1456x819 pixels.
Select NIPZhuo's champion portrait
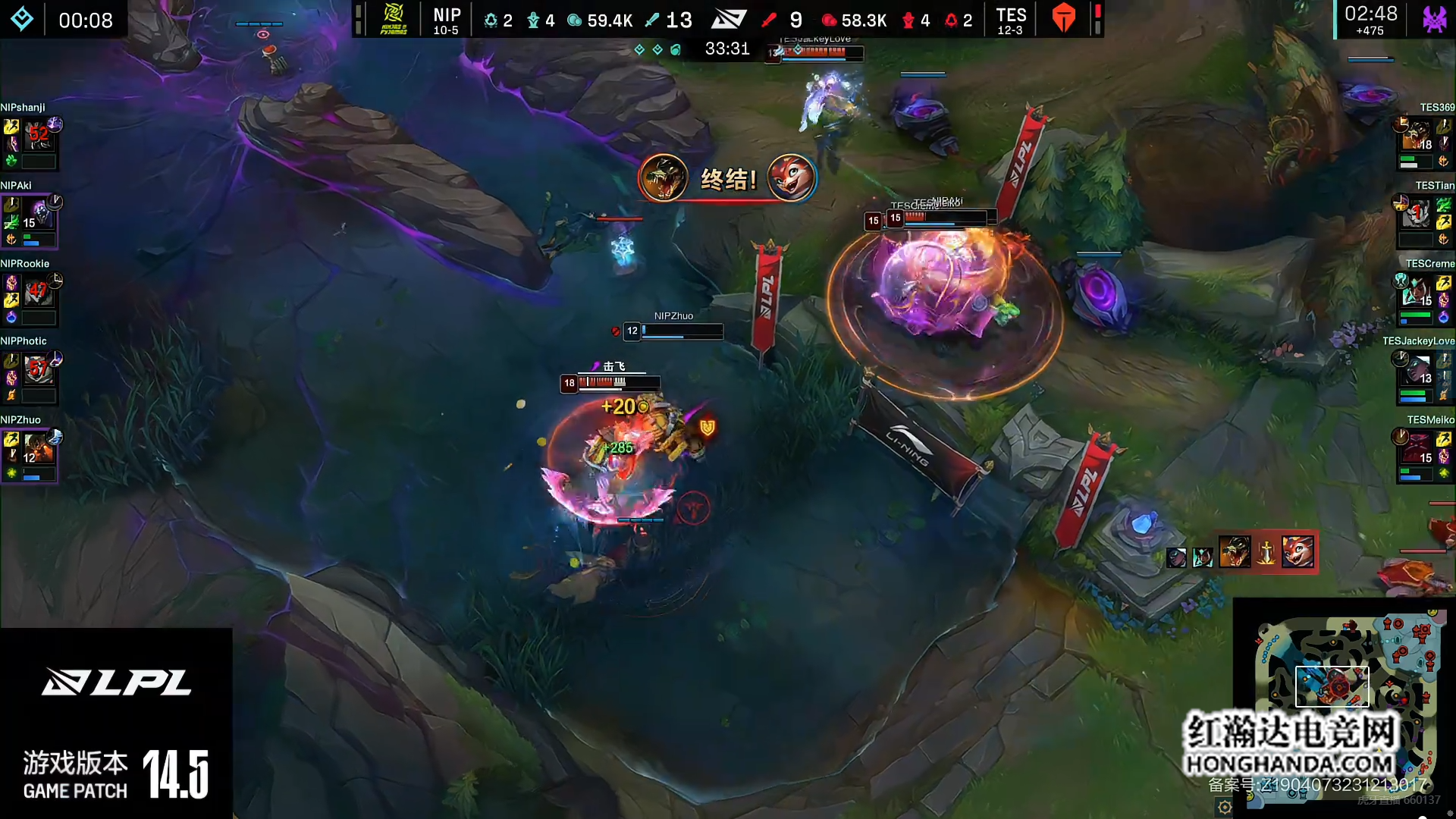tap(38, 449)
